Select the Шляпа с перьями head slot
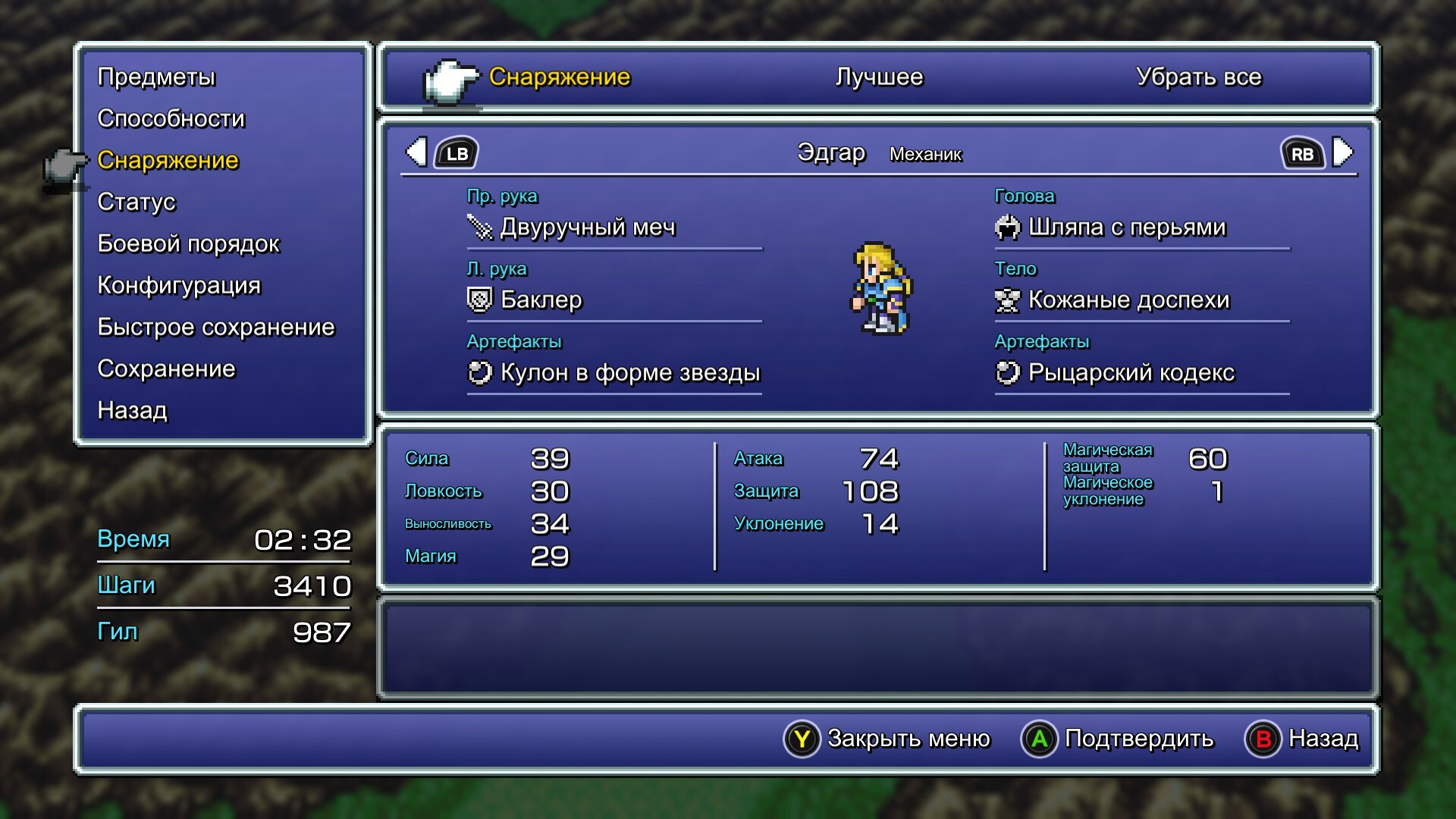The height and width of the screenshot is (819, 1456). [x=1127, y=227]
